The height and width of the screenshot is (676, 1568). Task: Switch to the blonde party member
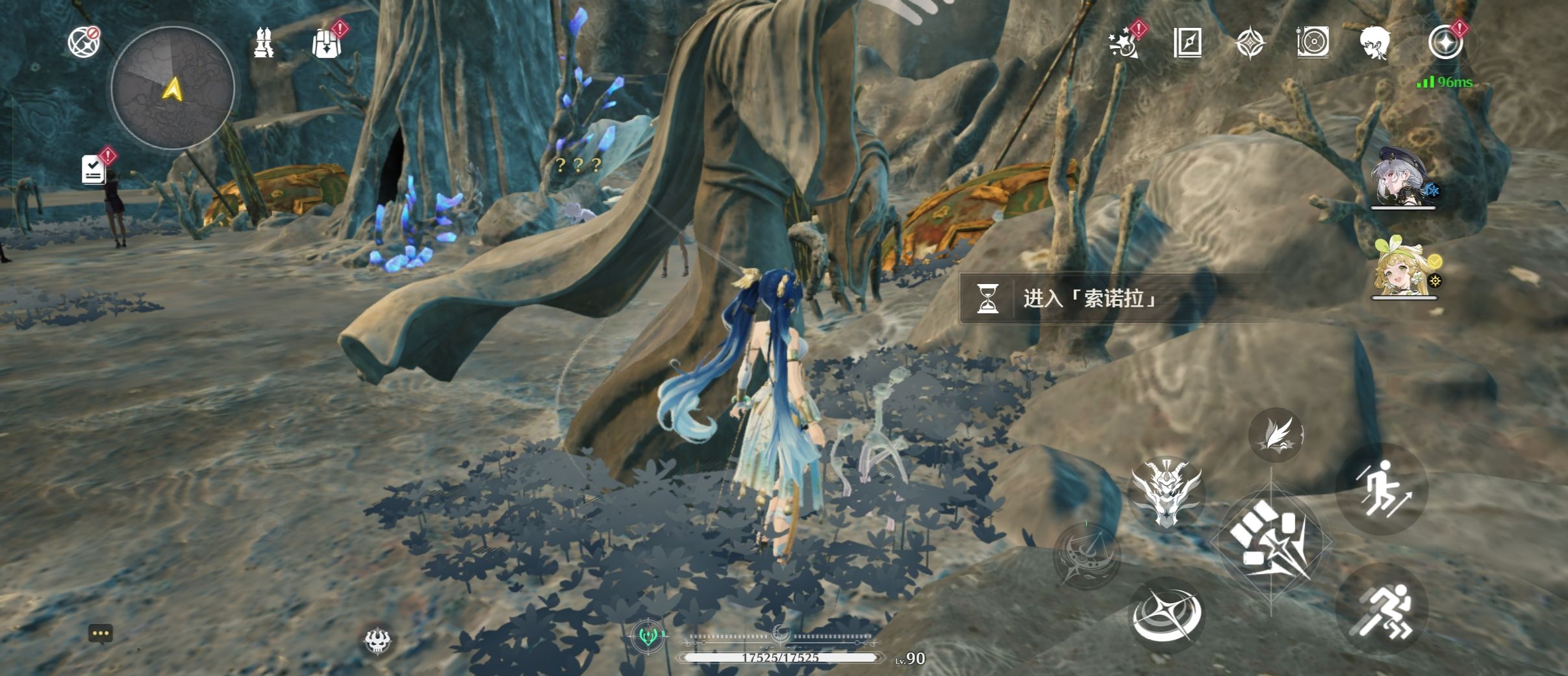point(1404,268)
